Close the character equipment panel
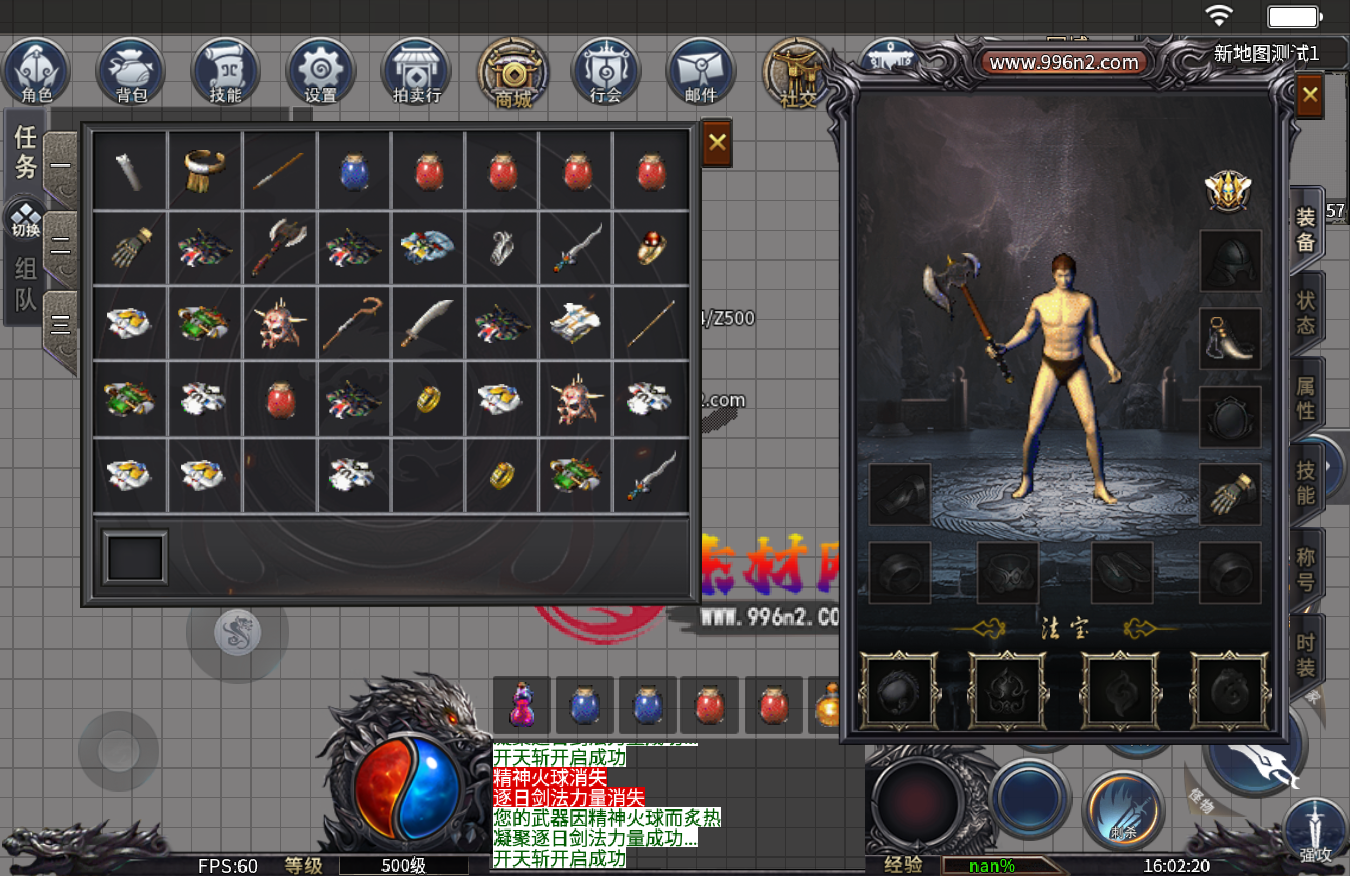The height and width of the screenshot is (876, 1350). coord(1309,97)
